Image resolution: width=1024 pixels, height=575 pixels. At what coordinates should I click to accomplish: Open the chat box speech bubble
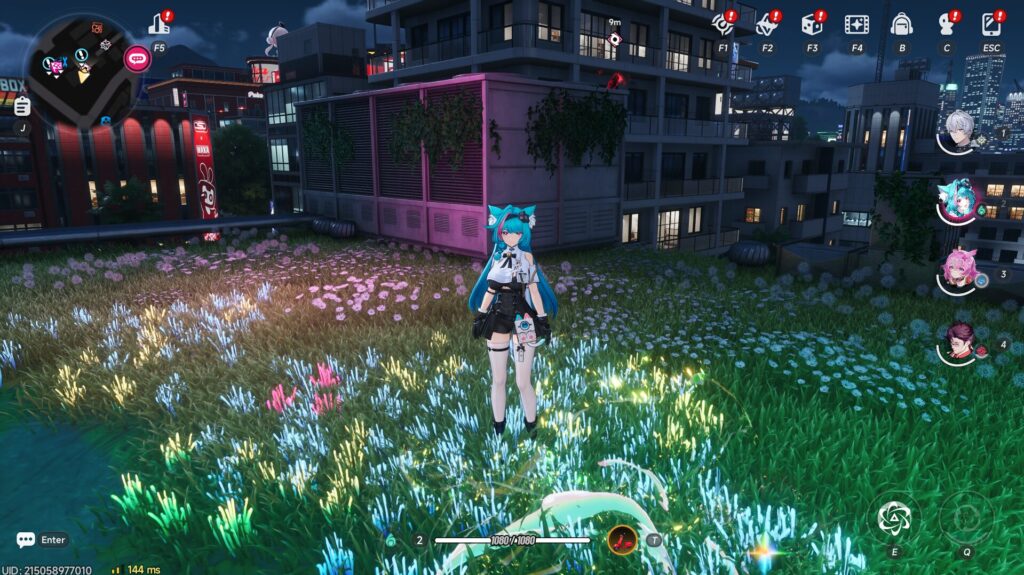coord(25,540)
